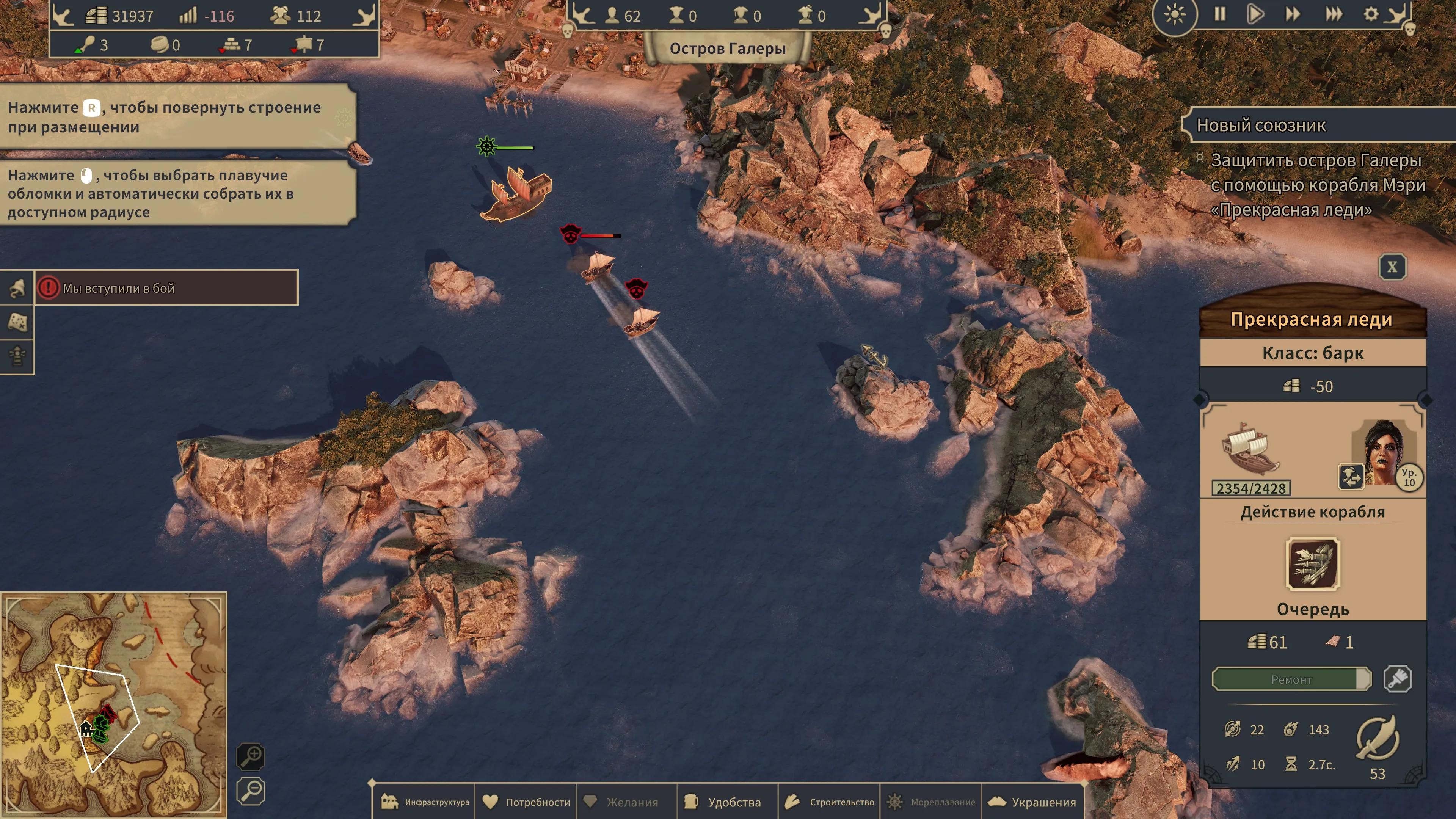Switch to double fast-forward speed
The image size is (1456, 819).
(x=1293, y=14)
